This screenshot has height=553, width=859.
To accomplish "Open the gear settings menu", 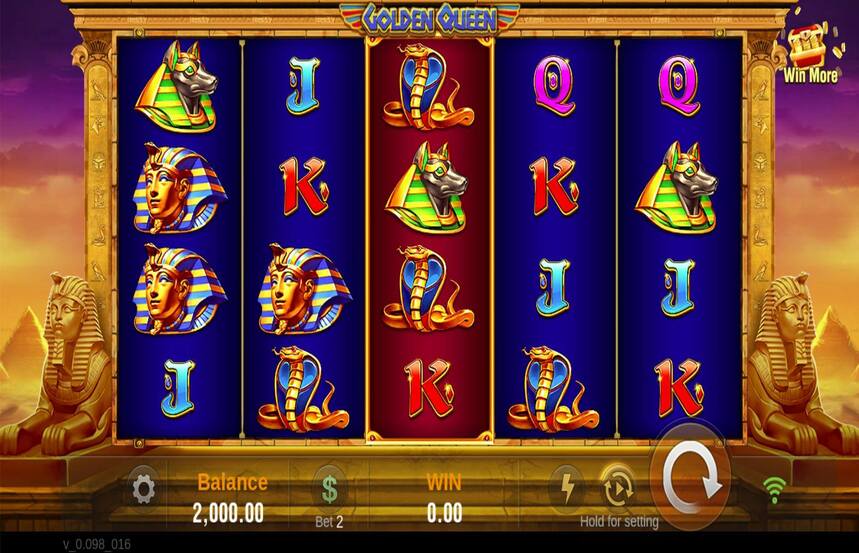I will click(x=143, y=489).
